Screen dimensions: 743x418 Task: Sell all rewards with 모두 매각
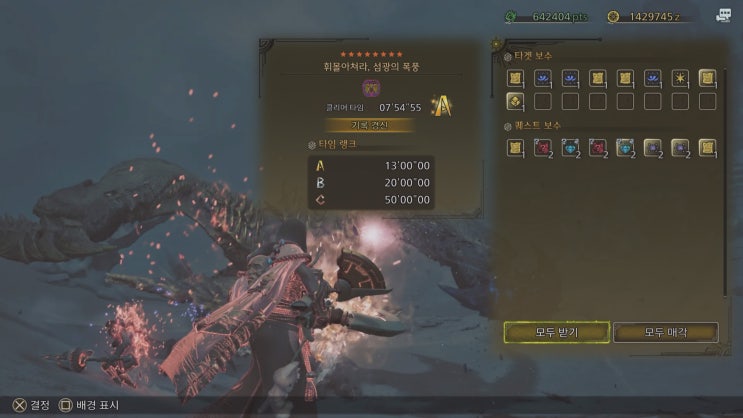[x=665, y=332]
